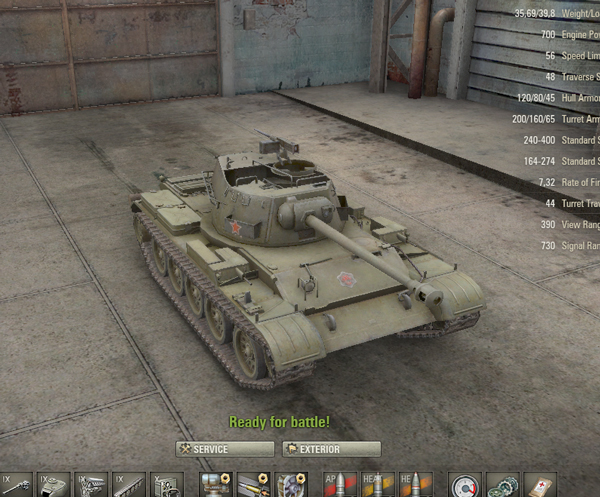The height and width of the screenshot is (497, 600).
Task: Select the HE shell slot
Action: click(416, 485)
